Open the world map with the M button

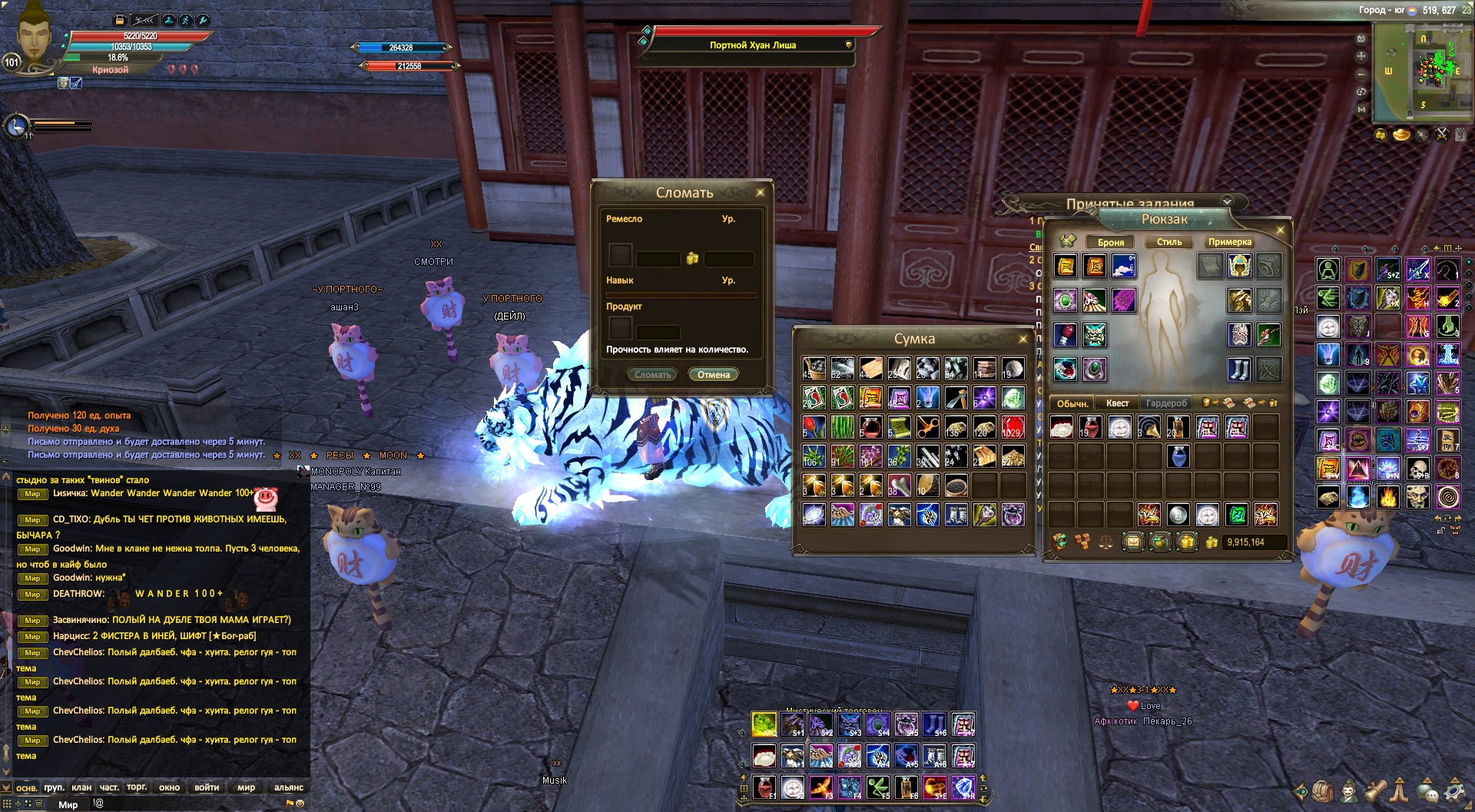(1361, 109)
